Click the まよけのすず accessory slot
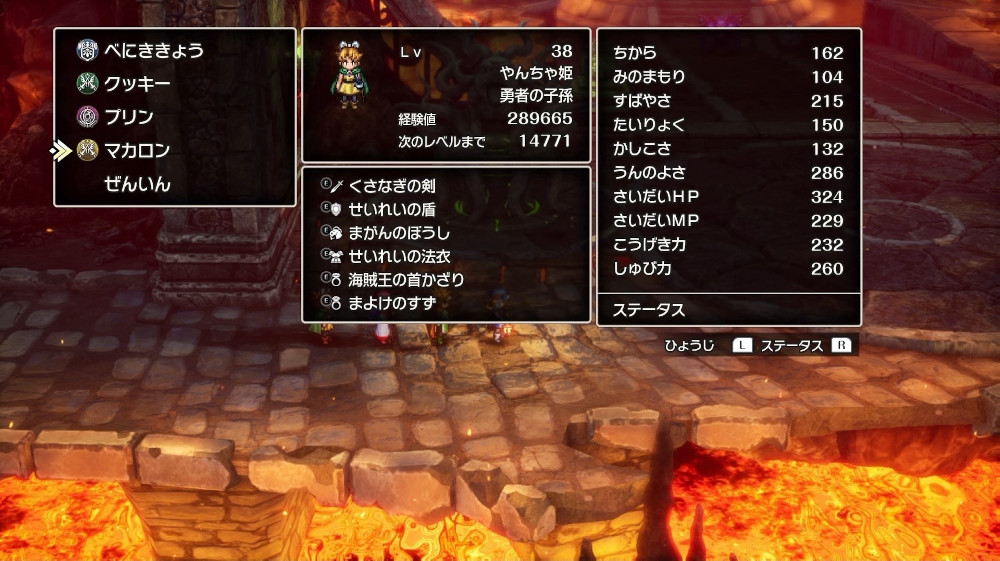1000x561 pixels. coord(391,302)
